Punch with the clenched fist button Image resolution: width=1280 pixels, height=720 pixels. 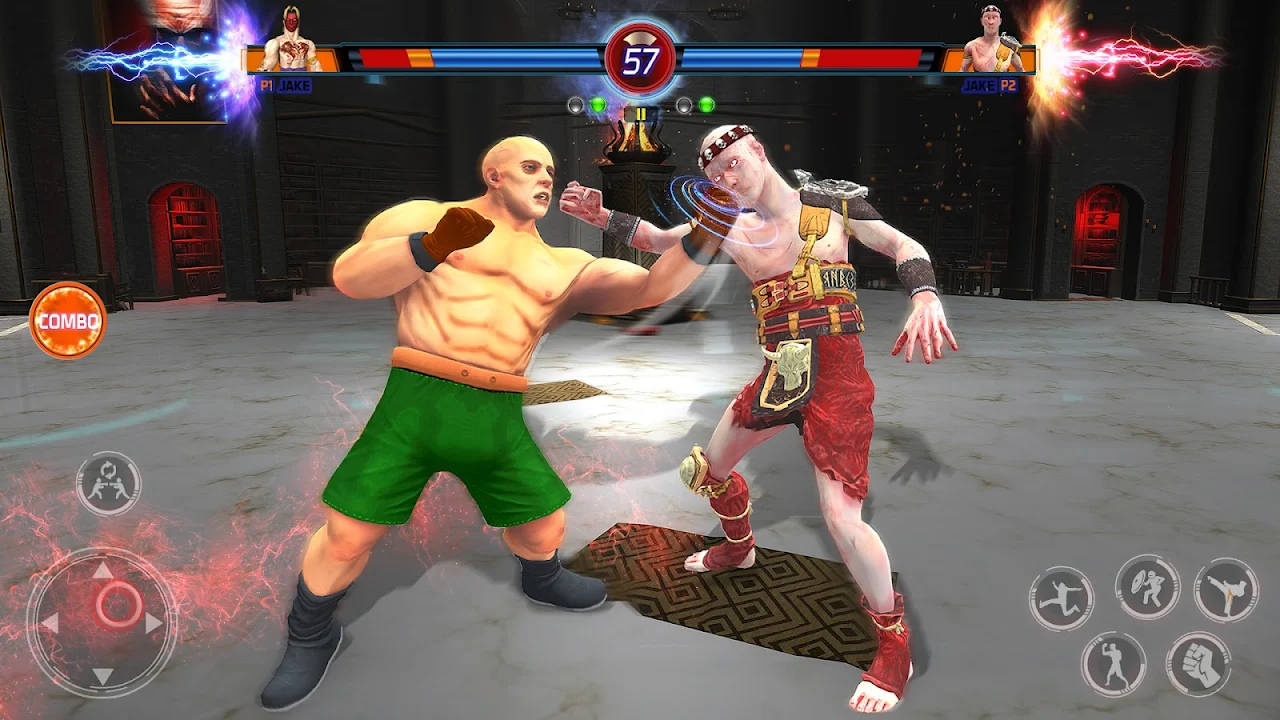click(x=1198, y=664)
